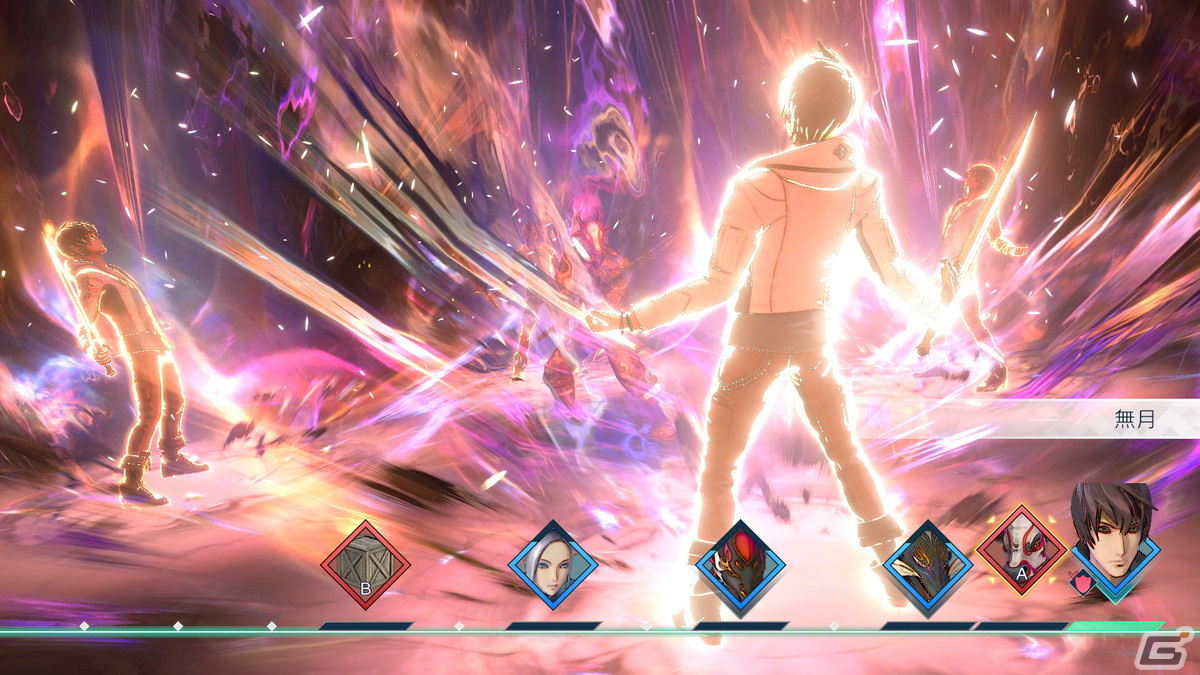Select the red-crested dark mask turn portrait
The height and width of the screenshot is (675, 1200).
(740, 566)
